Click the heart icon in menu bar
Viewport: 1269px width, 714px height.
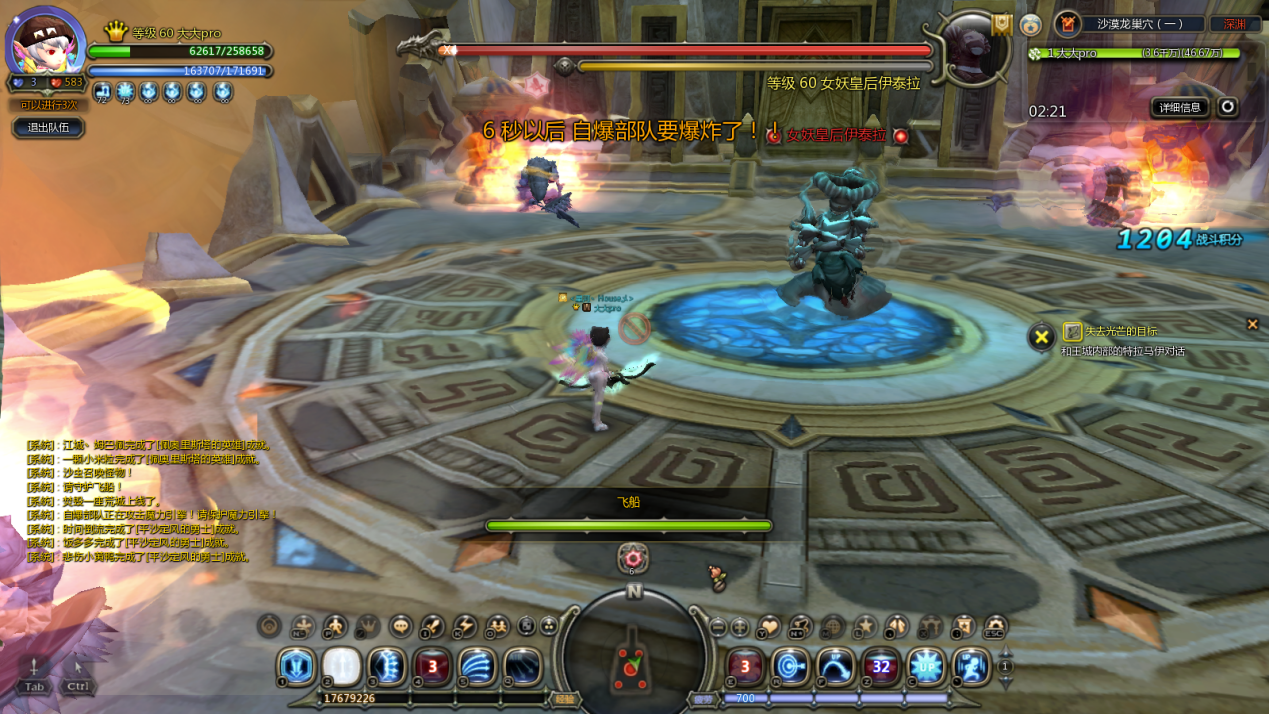click(768, 627)
